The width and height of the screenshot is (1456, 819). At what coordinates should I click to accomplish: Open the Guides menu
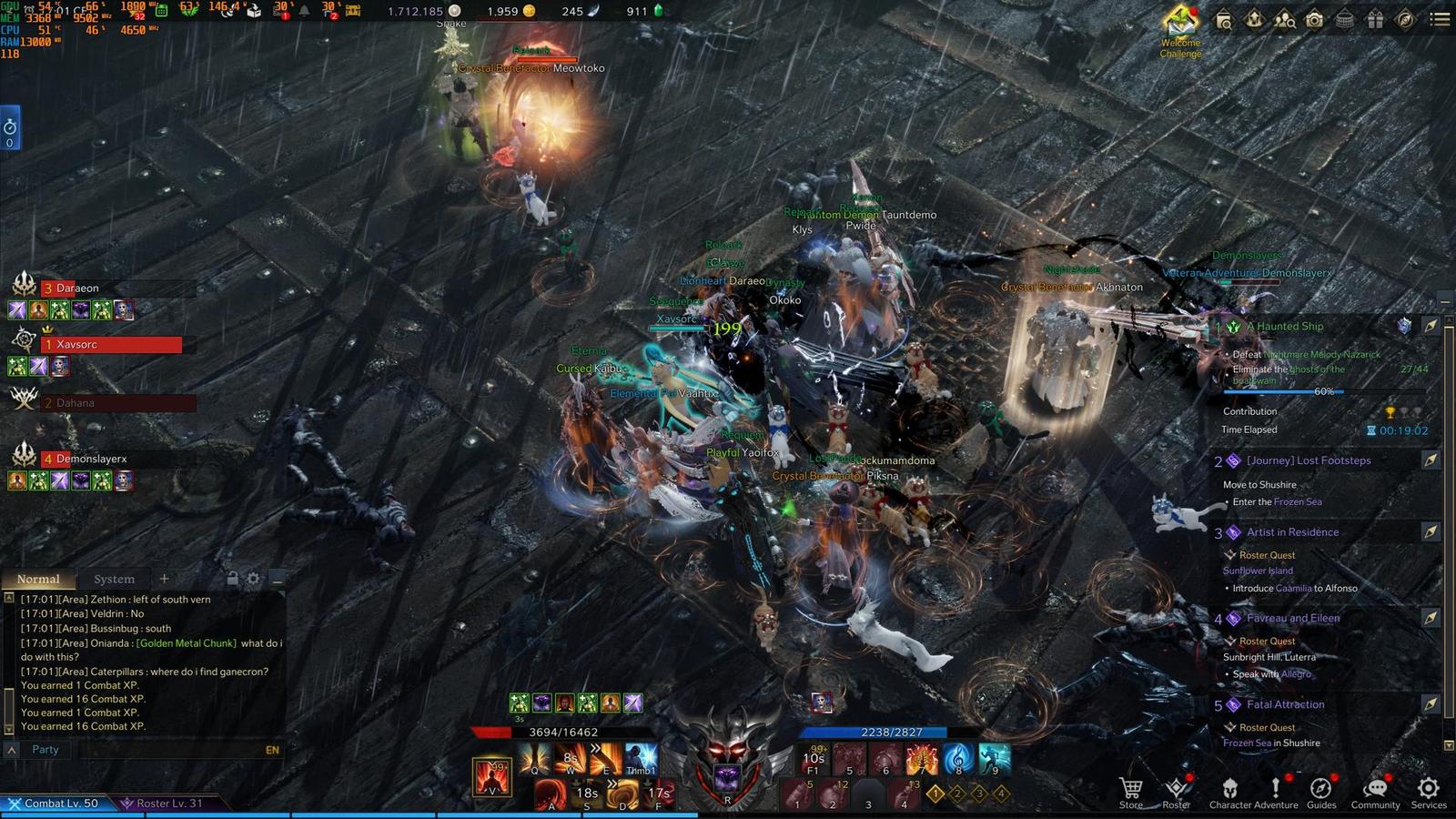pos(1321,792)
